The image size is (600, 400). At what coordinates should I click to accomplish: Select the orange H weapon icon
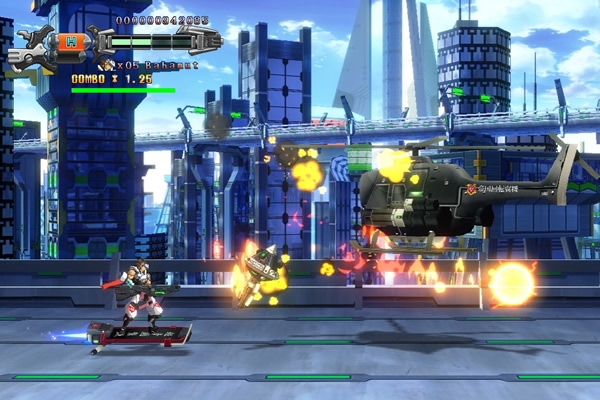(73, 41)
